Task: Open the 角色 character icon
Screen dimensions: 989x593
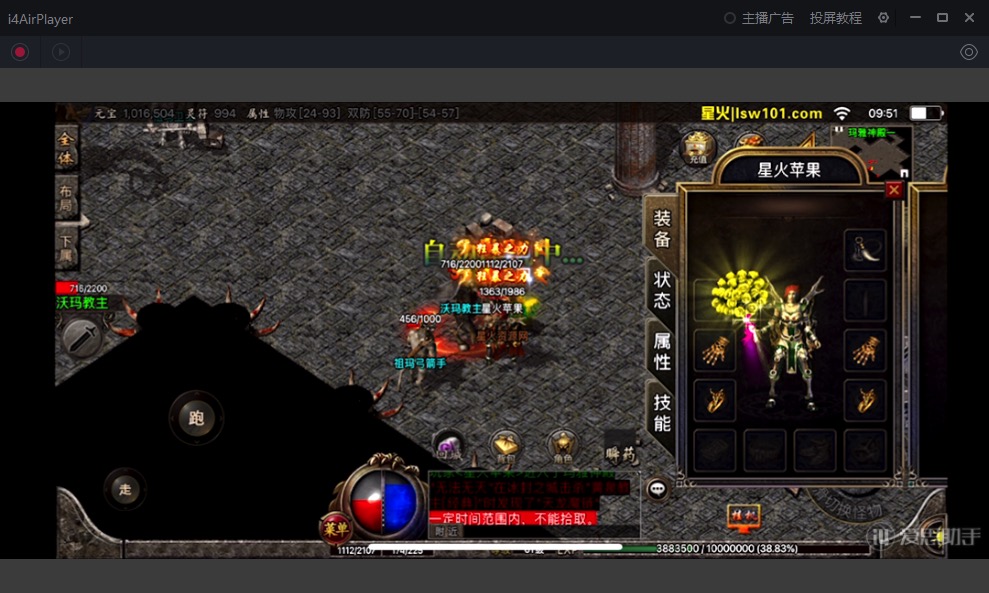Action: [x=561, y=446]
